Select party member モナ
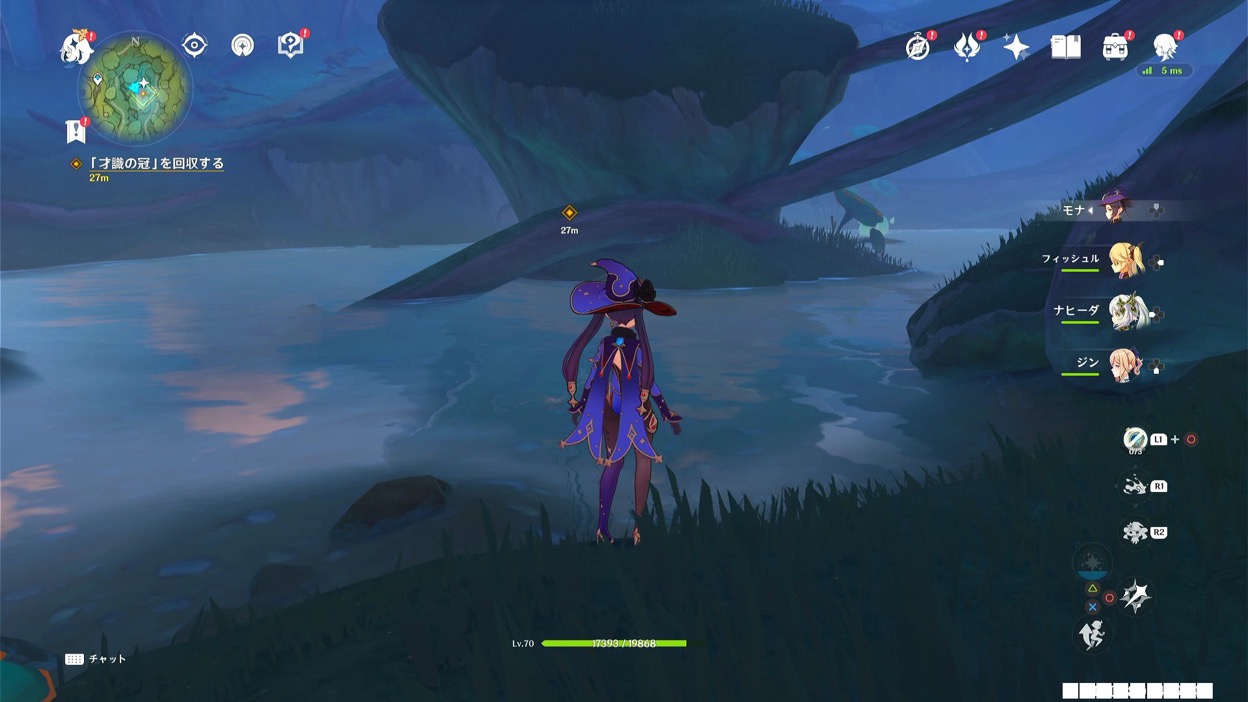This screenshot has width=1248, height=702. pyautogui.click(x=1111, y=210)
